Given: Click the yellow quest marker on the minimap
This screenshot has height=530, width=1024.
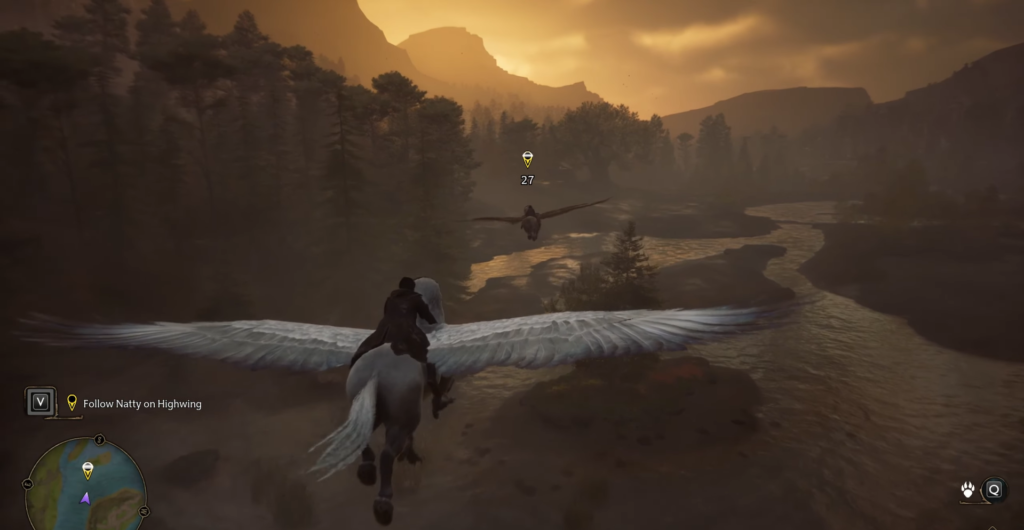Looking at the screenshot, I should point(87,469).
